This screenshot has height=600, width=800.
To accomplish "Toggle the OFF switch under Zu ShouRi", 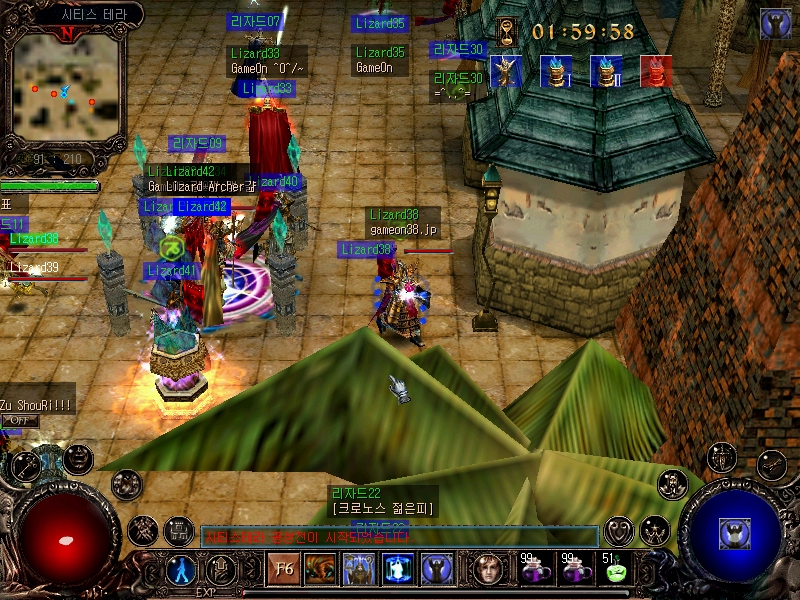I will coord(20,421).
